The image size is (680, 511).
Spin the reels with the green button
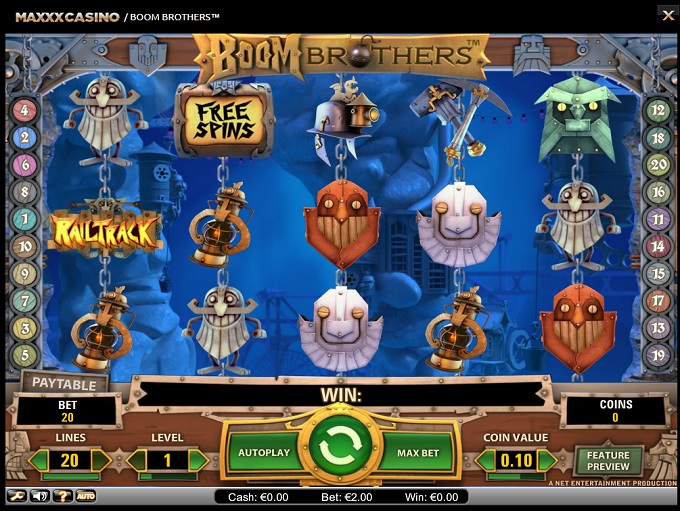[339, 452]
